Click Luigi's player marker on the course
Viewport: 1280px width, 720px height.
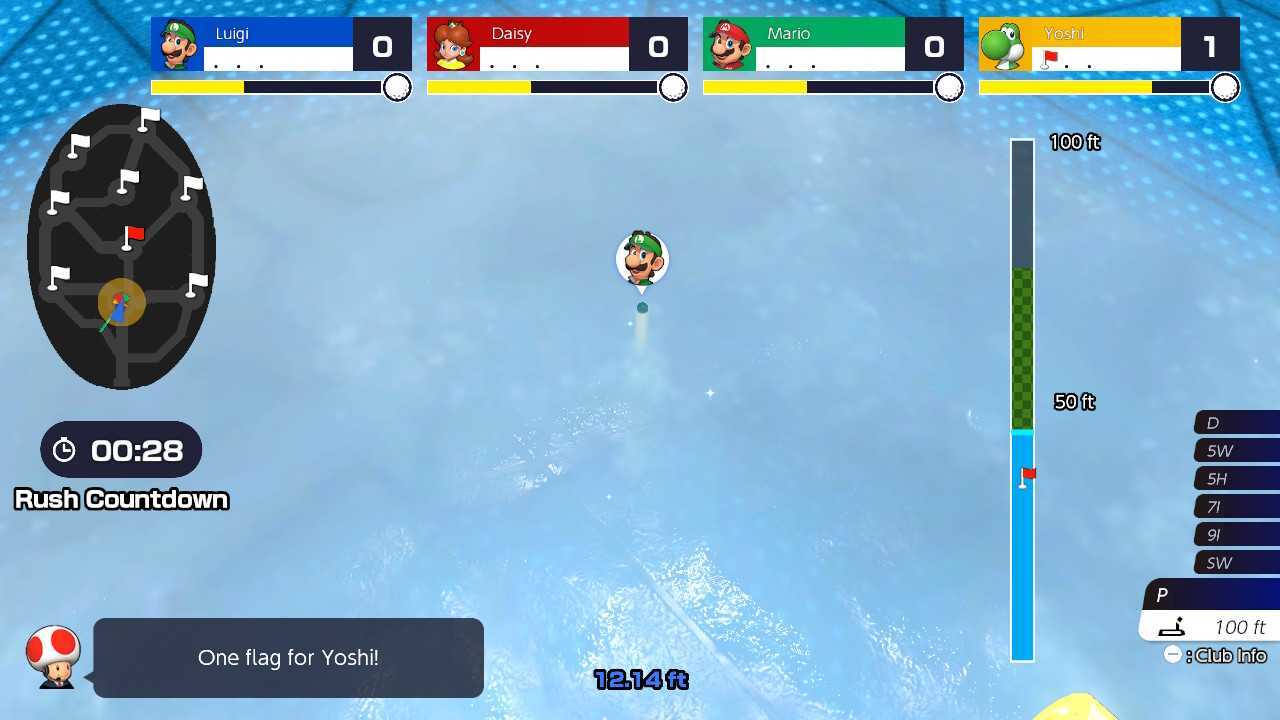(x=641, y=259)
